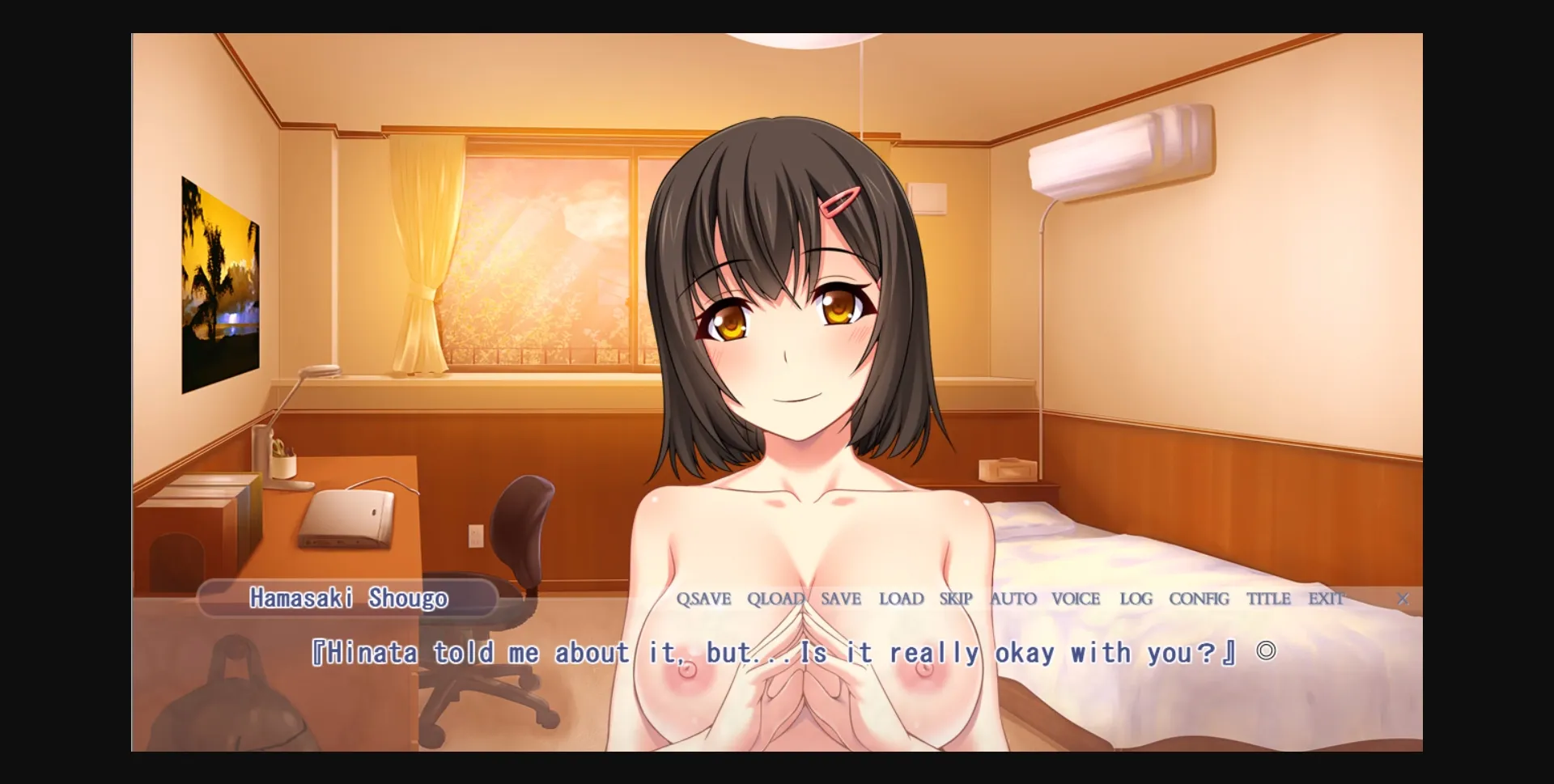Image resolution: width=1554 pixels, height=784 pixels.
Task: Click the LOG label in the menu row
Action: click(1136, 599)
